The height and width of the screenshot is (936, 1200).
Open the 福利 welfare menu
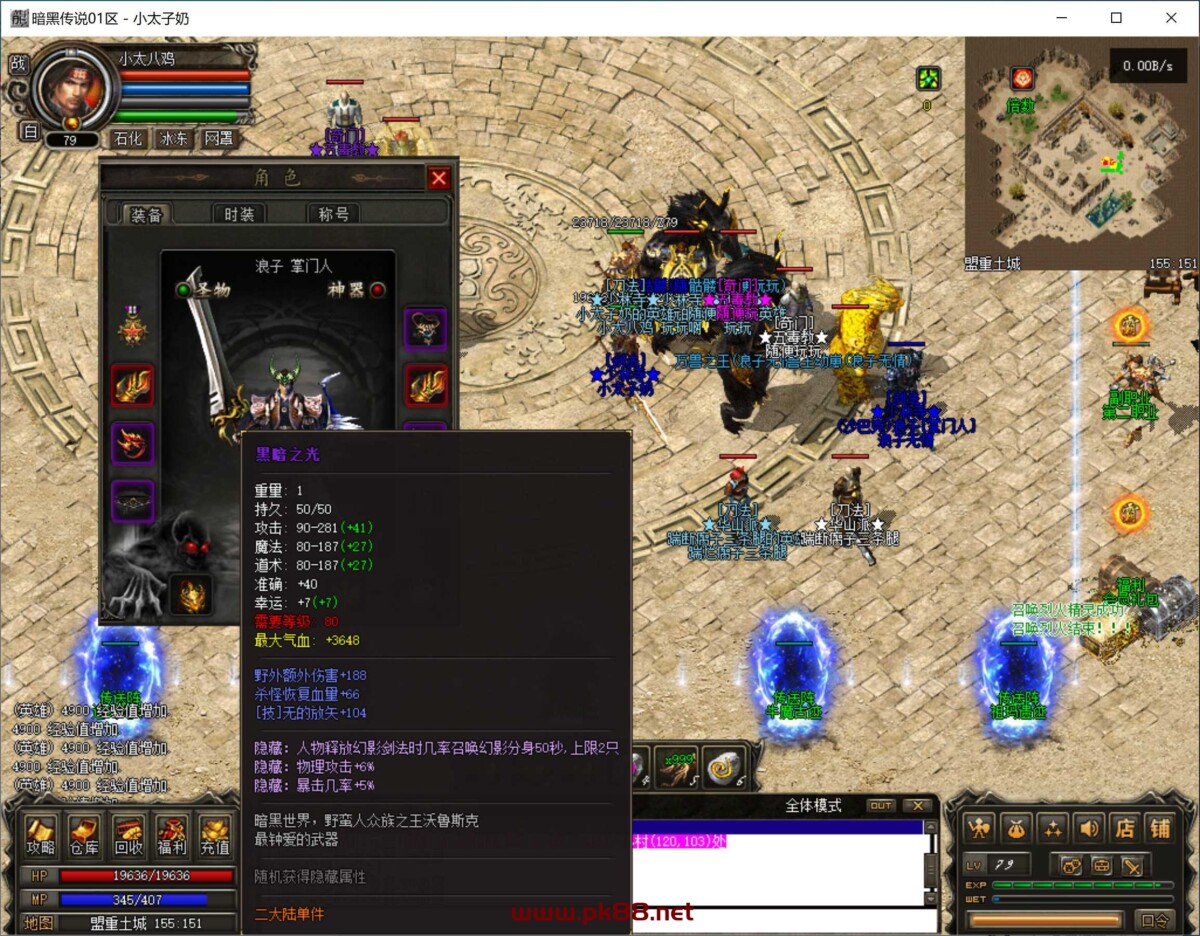click(172, 836)
